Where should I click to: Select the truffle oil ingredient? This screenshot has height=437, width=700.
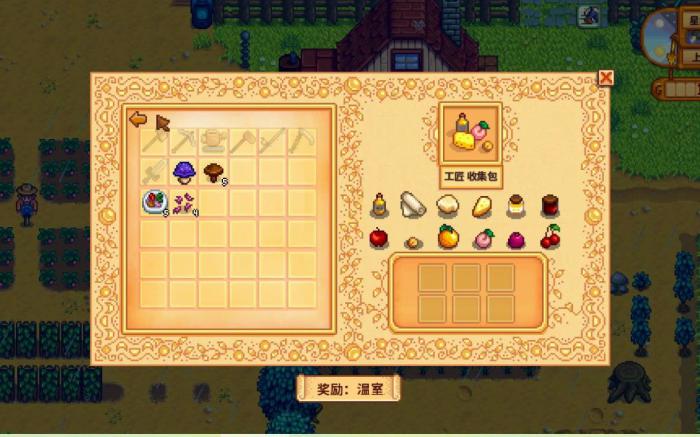[x=380, y=206]
